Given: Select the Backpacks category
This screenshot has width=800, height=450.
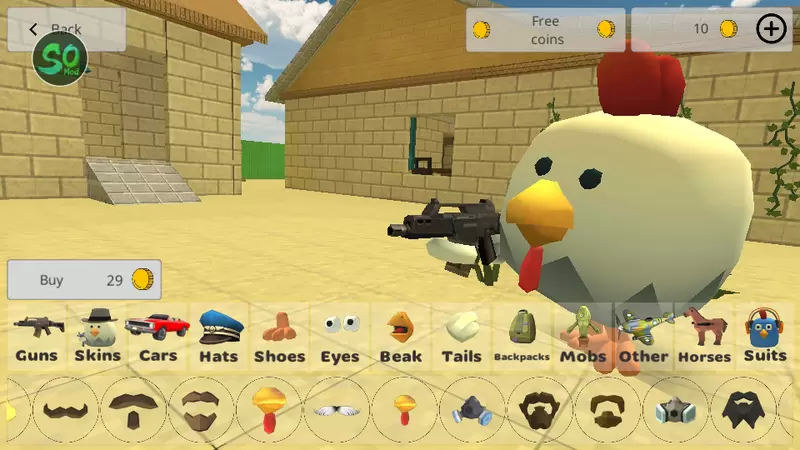Looking at the screenshot, I should 521,337.
